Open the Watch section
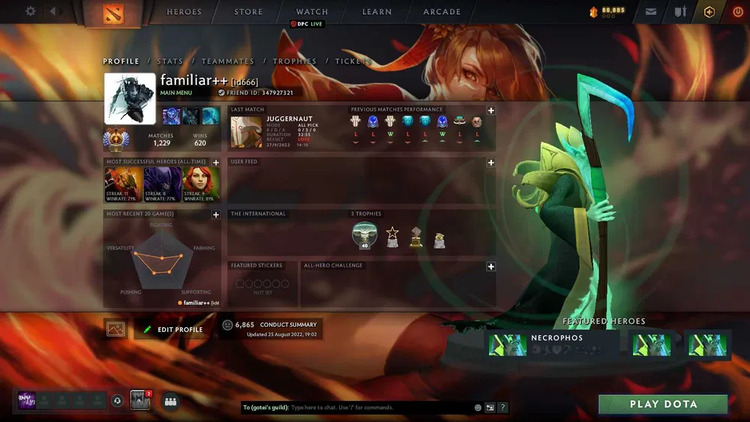Image resolution: width=750 pixels, height=422 pixels. [x=312, y=12]
